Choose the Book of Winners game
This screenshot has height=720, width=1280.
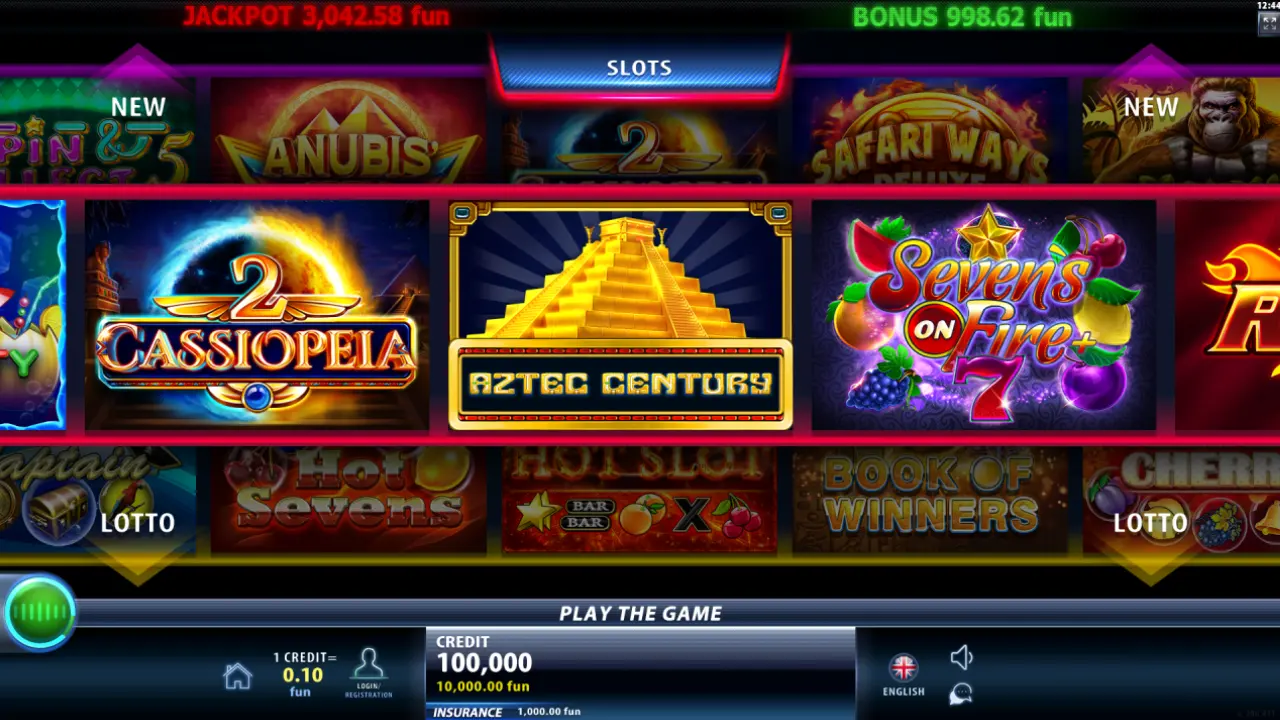[930, 500]
